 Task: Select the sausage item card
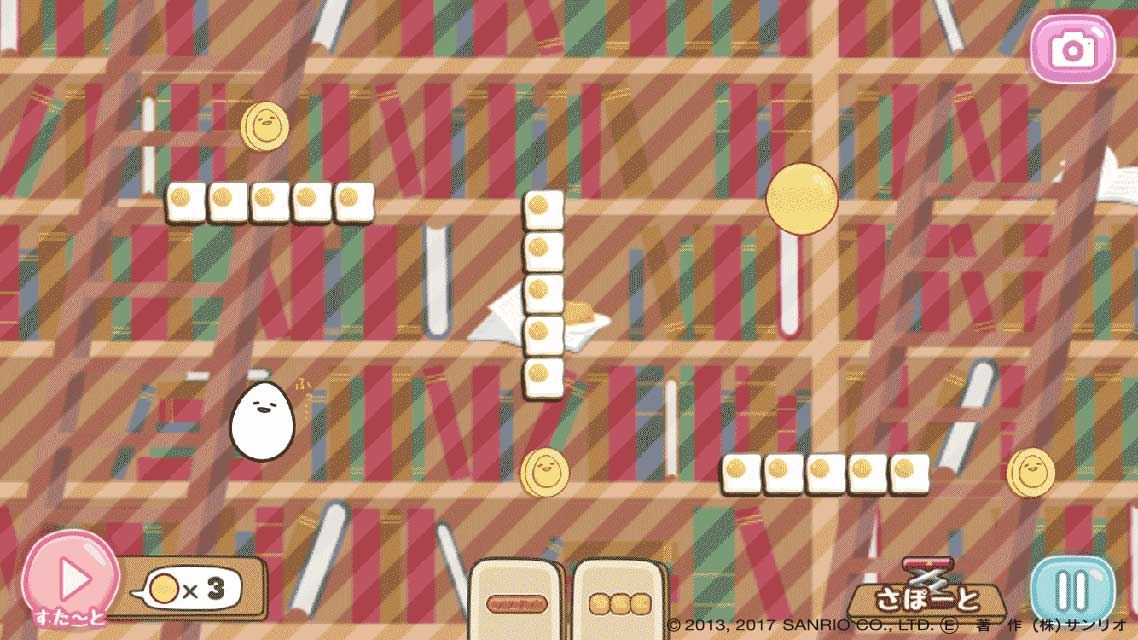pyautogui.click(x=515, y=602)
